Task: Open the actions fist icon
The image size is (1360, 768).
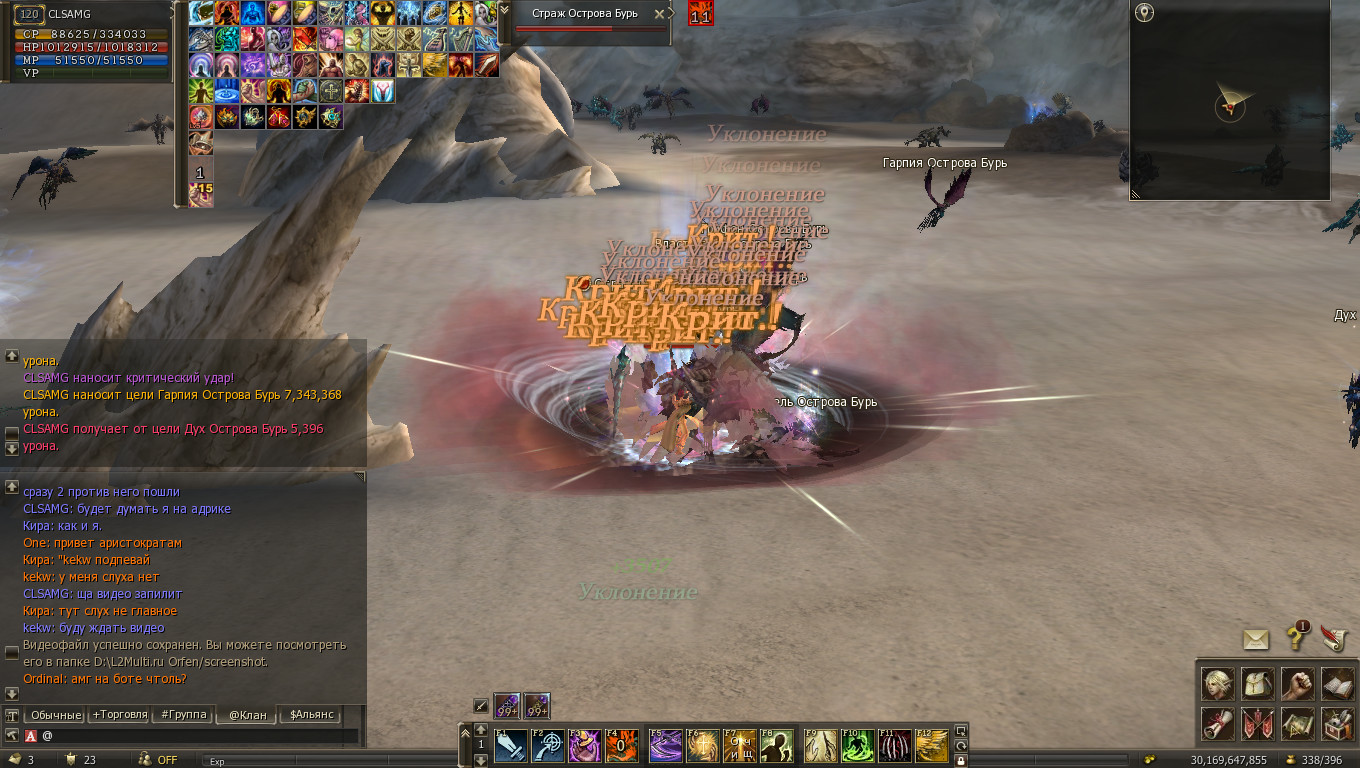Action: click(1297, 684)
